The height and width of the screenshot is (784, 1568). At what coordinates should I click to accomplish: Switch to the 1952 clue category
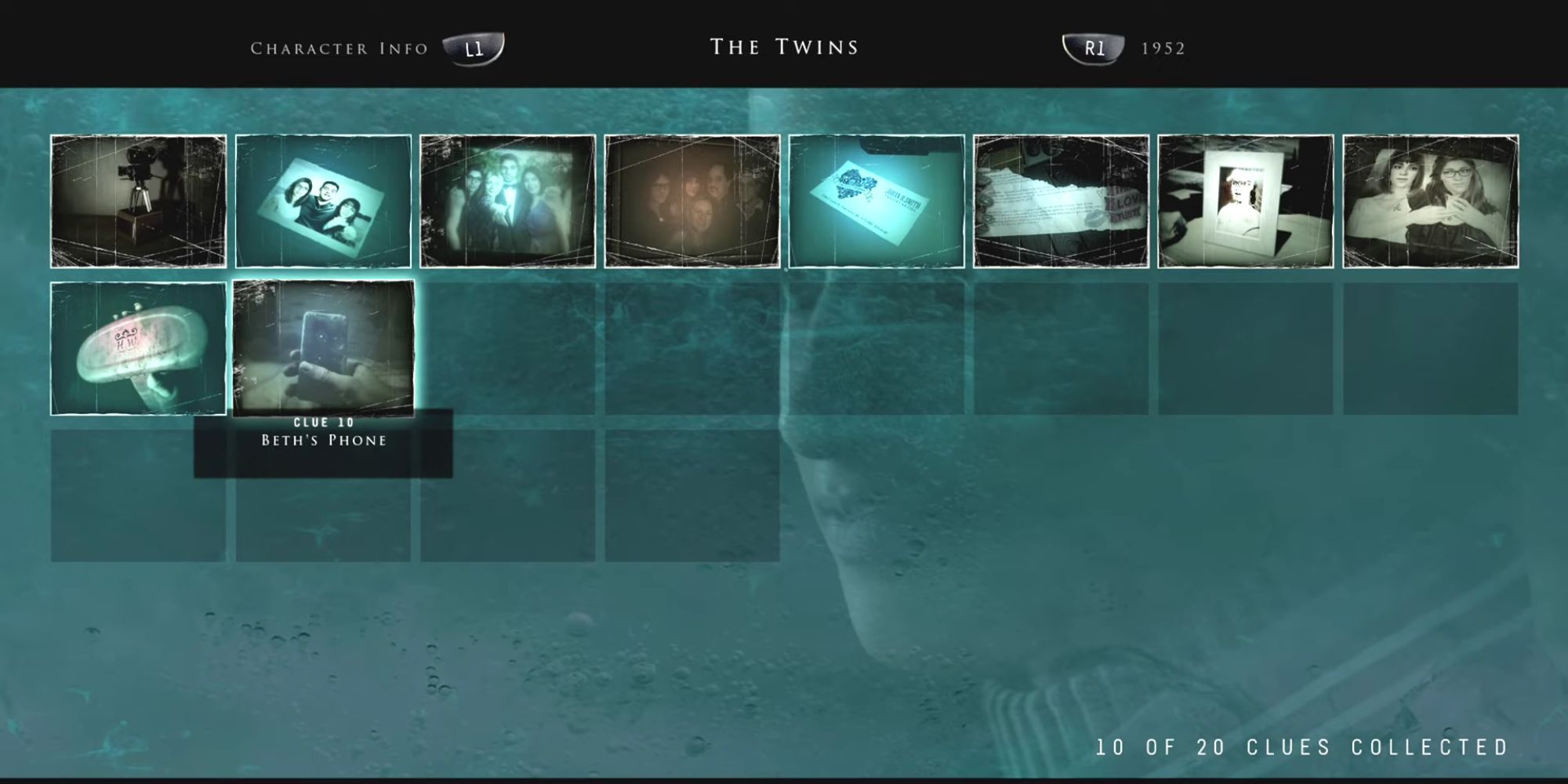[1163, 47]
